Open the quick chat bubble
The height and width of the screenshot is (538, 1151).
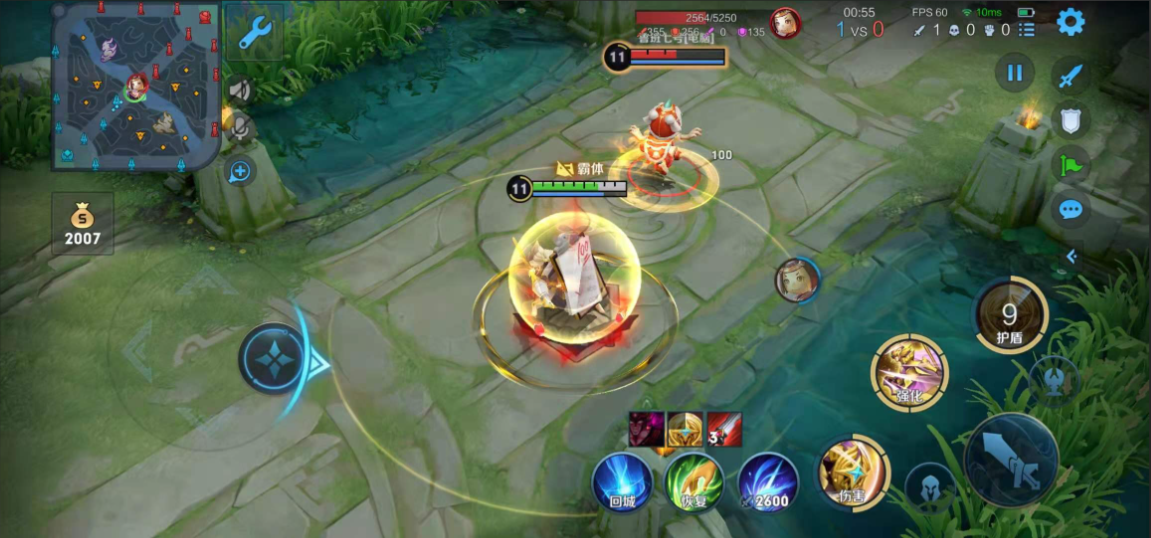(1071, 210)
